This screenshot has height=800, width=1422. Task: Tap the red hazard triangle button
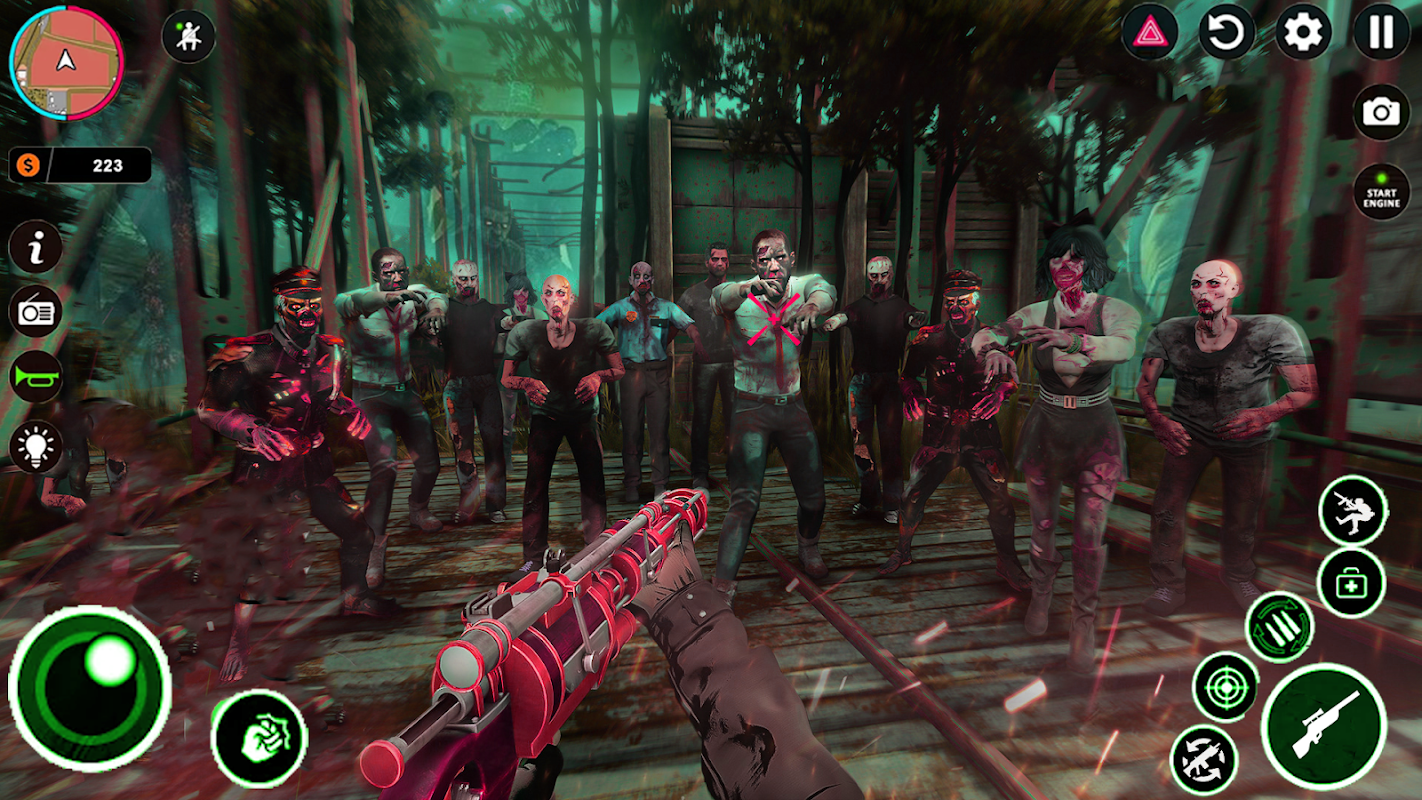coord(1150,34)
